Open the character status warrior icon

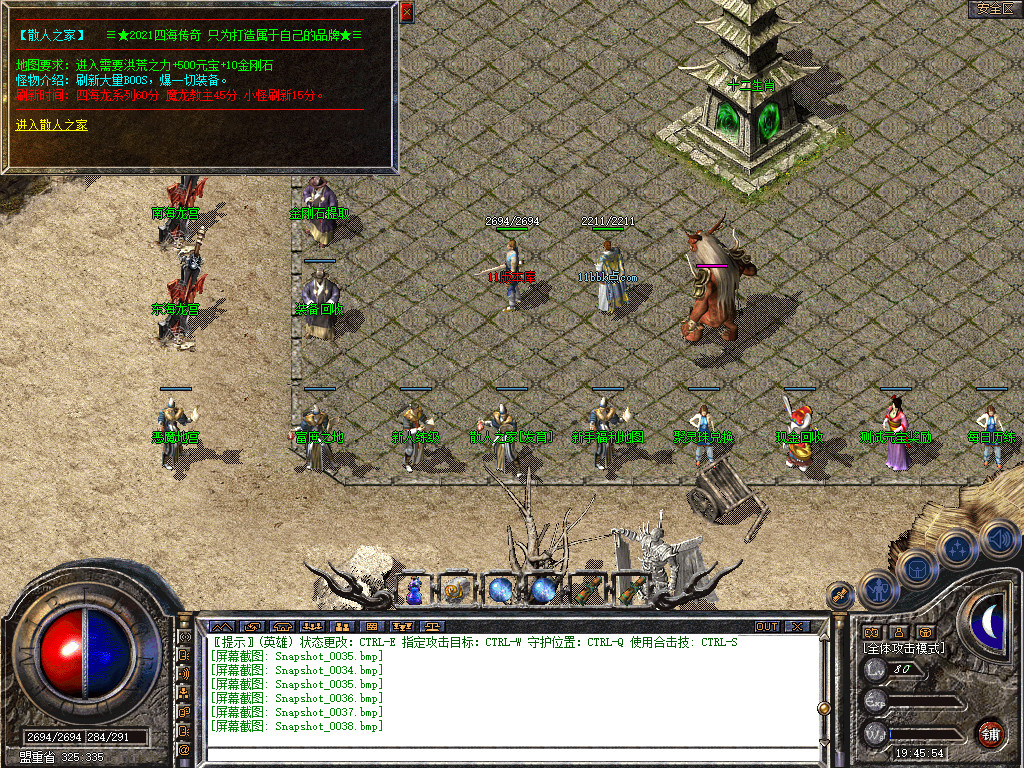pos(877,589)
